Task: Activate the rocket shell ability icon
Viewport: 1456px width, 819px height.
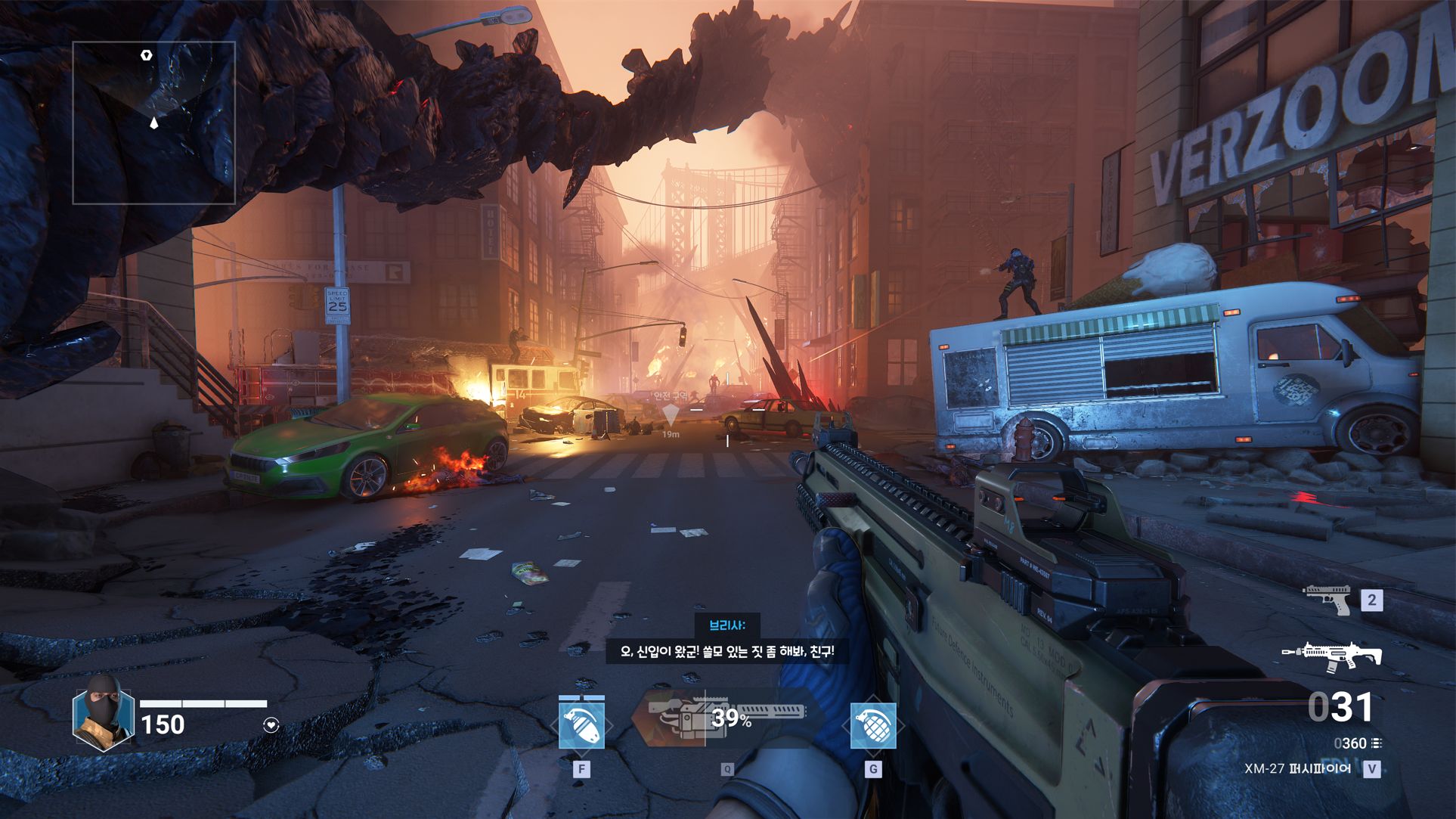Action: pyautogui.click(x=581, y=724)
